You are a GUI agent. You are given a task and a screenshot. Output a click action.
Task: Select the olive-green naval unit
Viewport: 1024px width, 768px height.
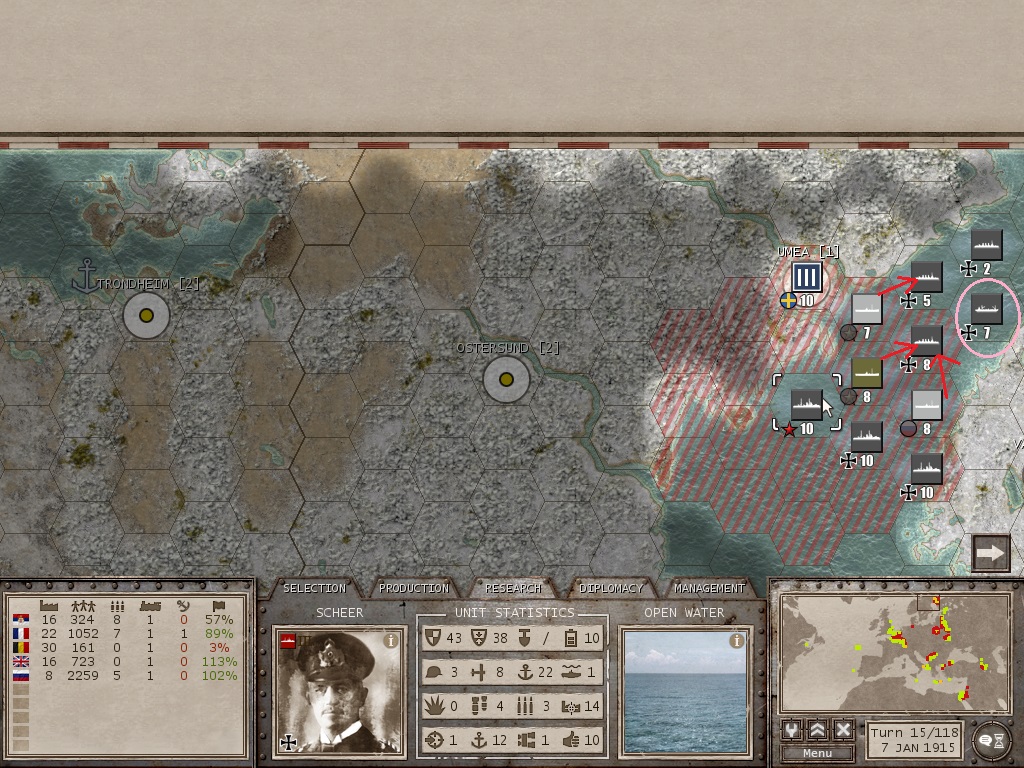(866, 373)
